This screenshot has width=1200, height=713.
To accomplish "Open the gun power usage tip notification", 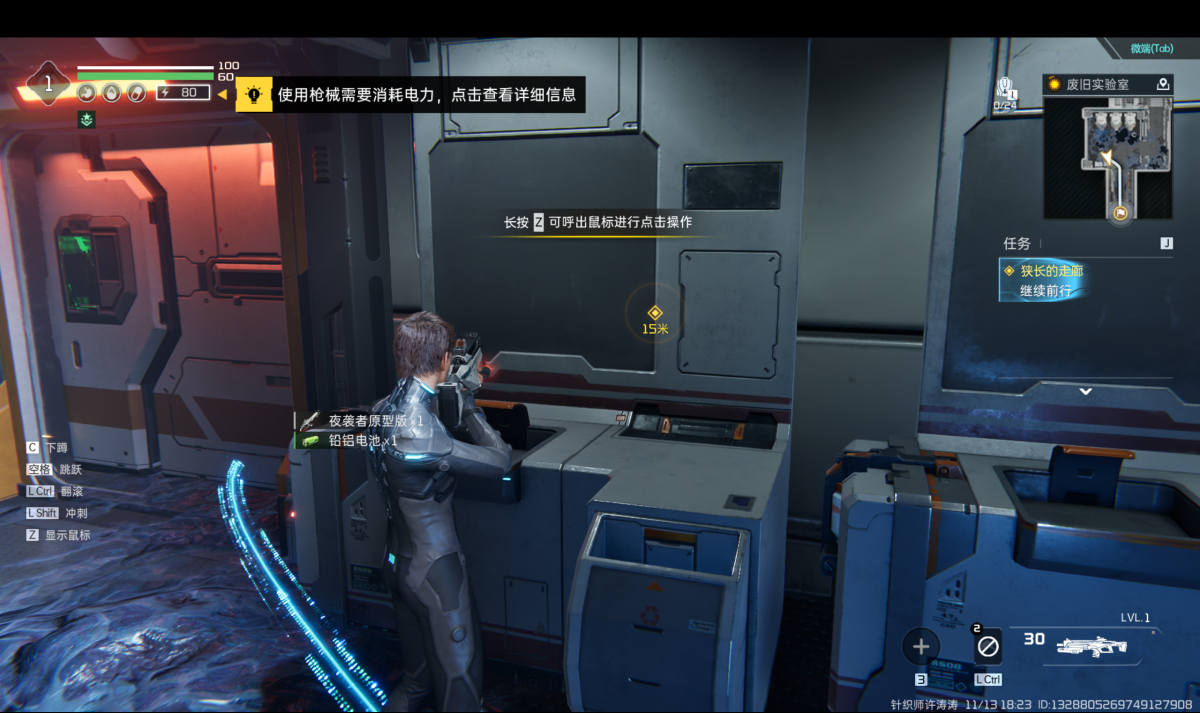I will click(x=427, y=95).
